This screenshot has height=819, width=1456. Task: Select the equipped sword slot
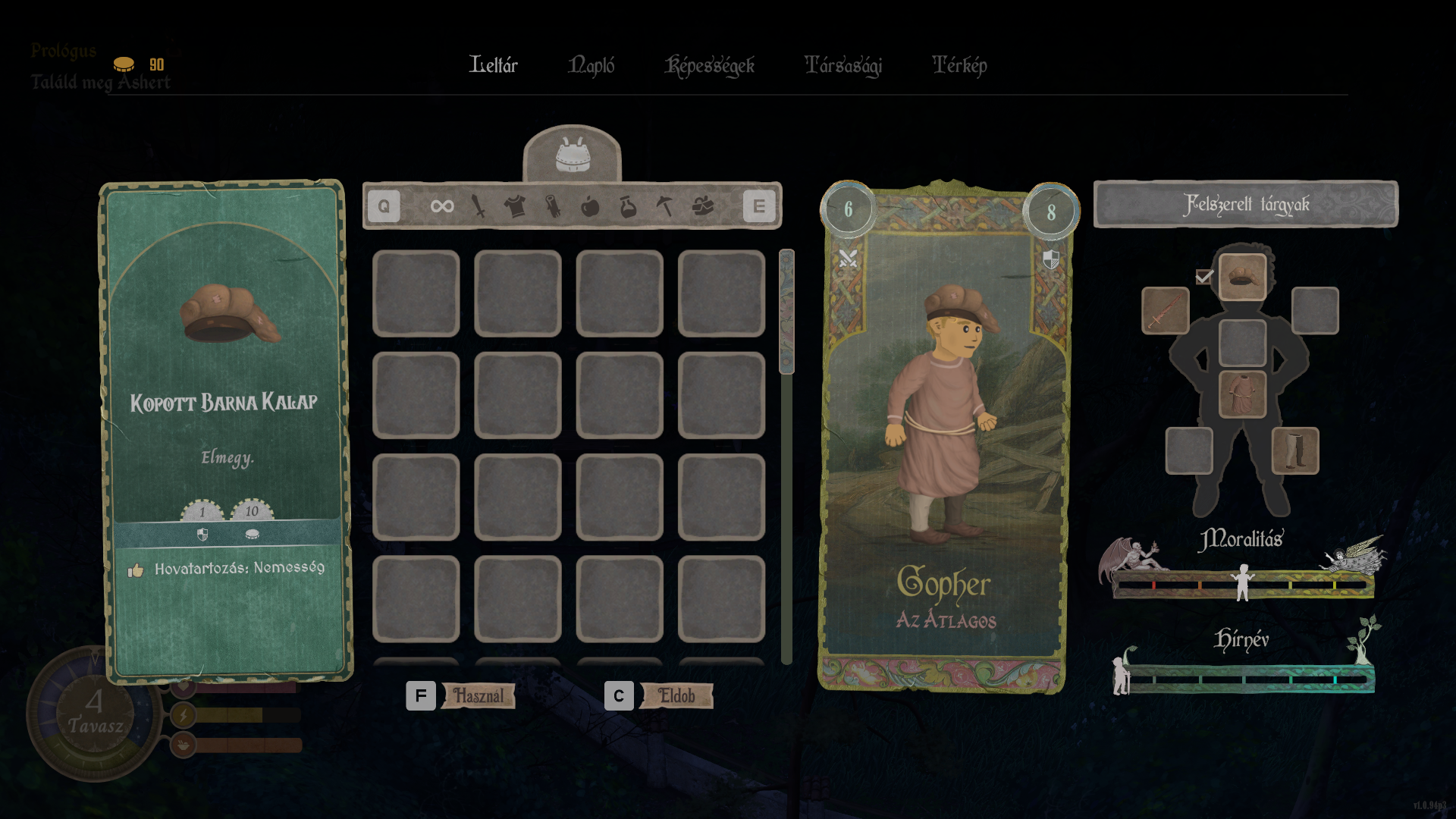(1166, 310)
